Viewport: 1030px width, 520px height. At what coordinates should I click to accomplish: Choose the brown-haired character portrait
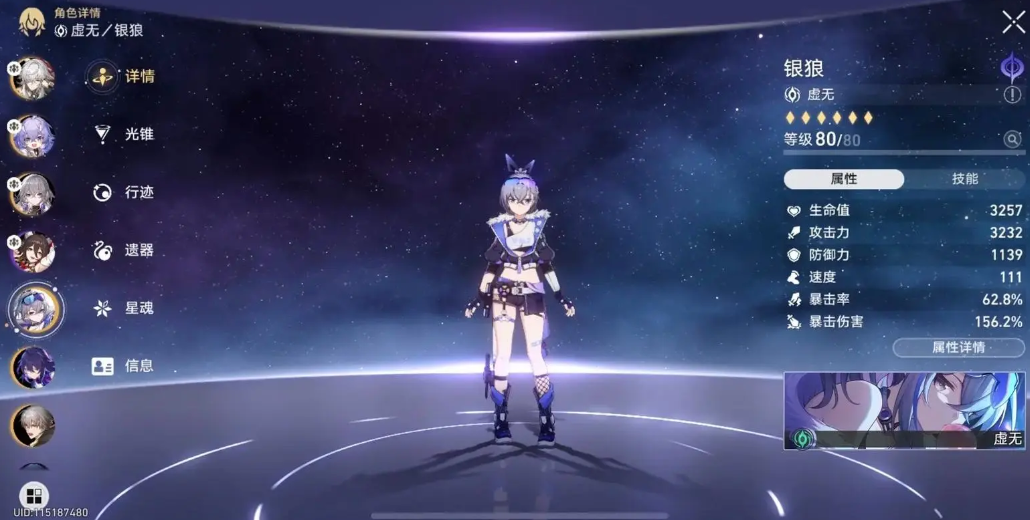(31, 251)
